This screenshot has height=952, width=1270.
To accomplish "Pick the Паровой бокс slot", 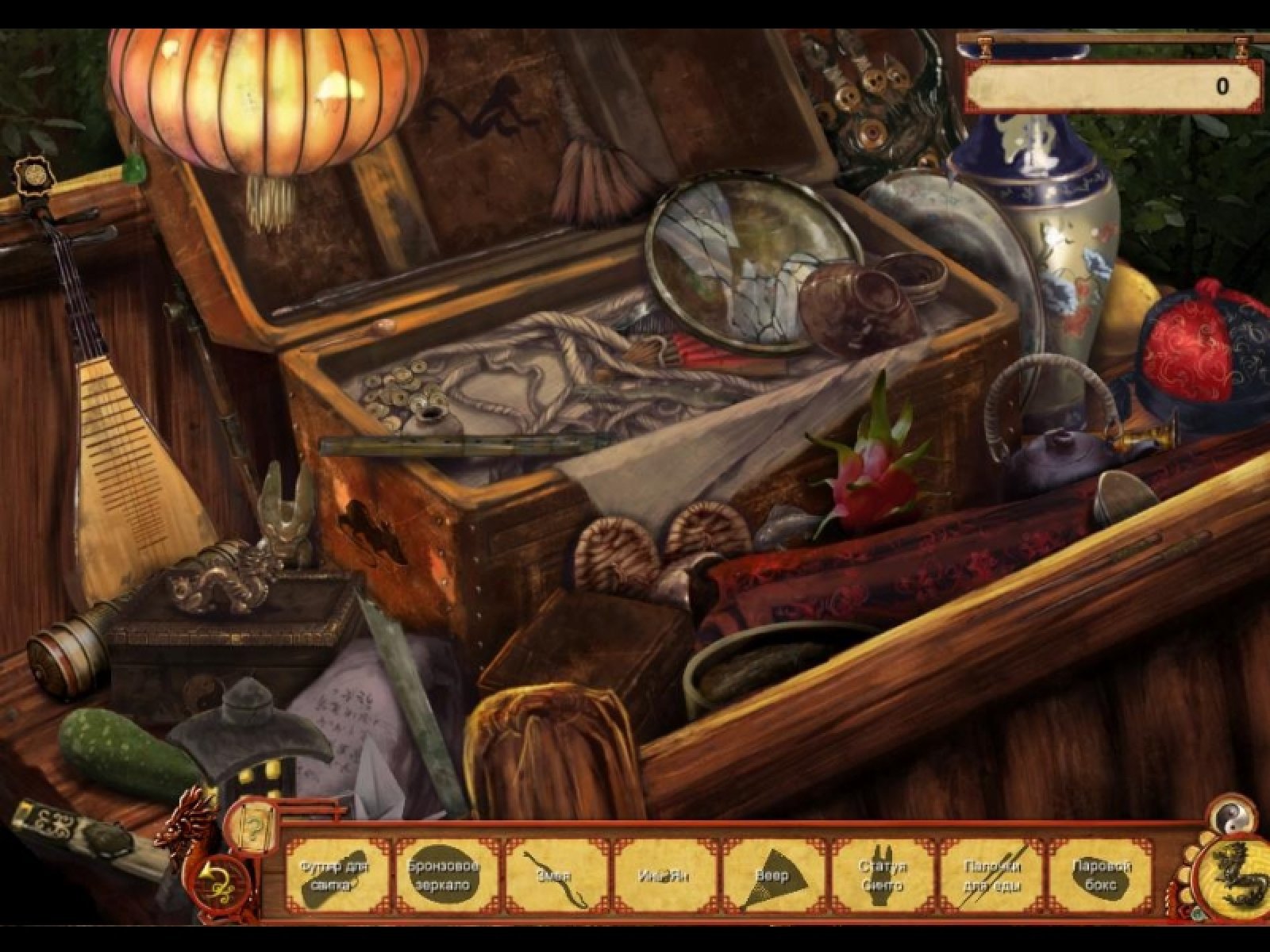I will point(1099,874).
